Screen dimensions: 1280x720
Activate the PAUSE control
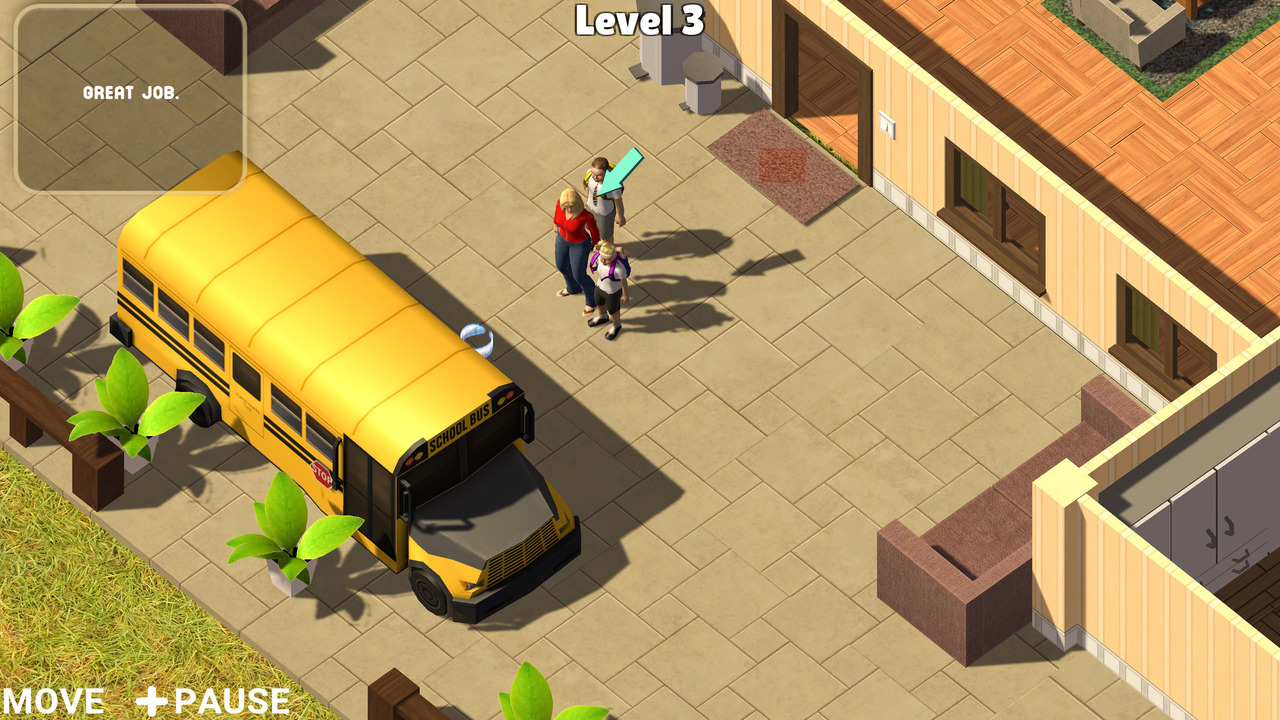pyautogui.click(x=228, y=700)
